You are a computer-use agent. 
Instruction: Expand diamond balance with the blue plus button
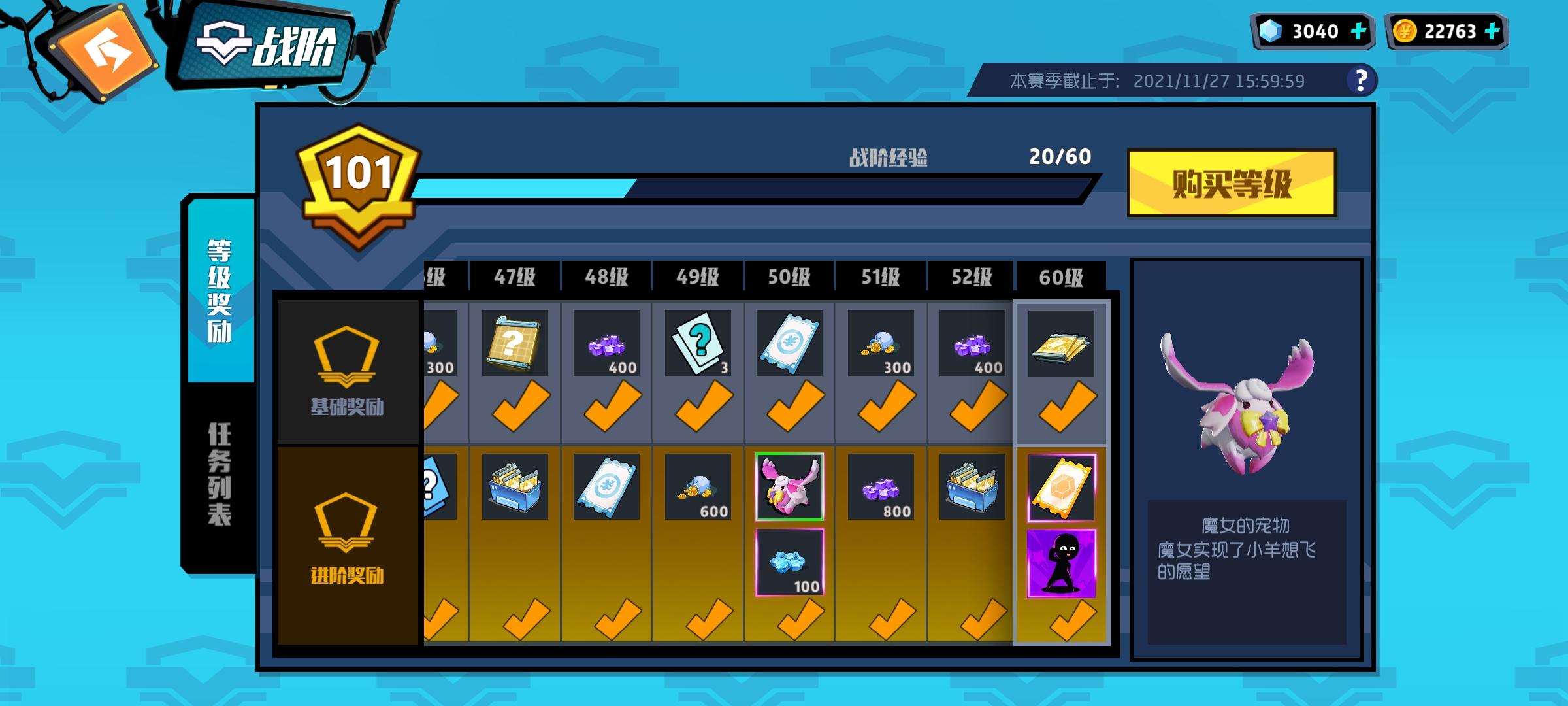pos(1358,29)
